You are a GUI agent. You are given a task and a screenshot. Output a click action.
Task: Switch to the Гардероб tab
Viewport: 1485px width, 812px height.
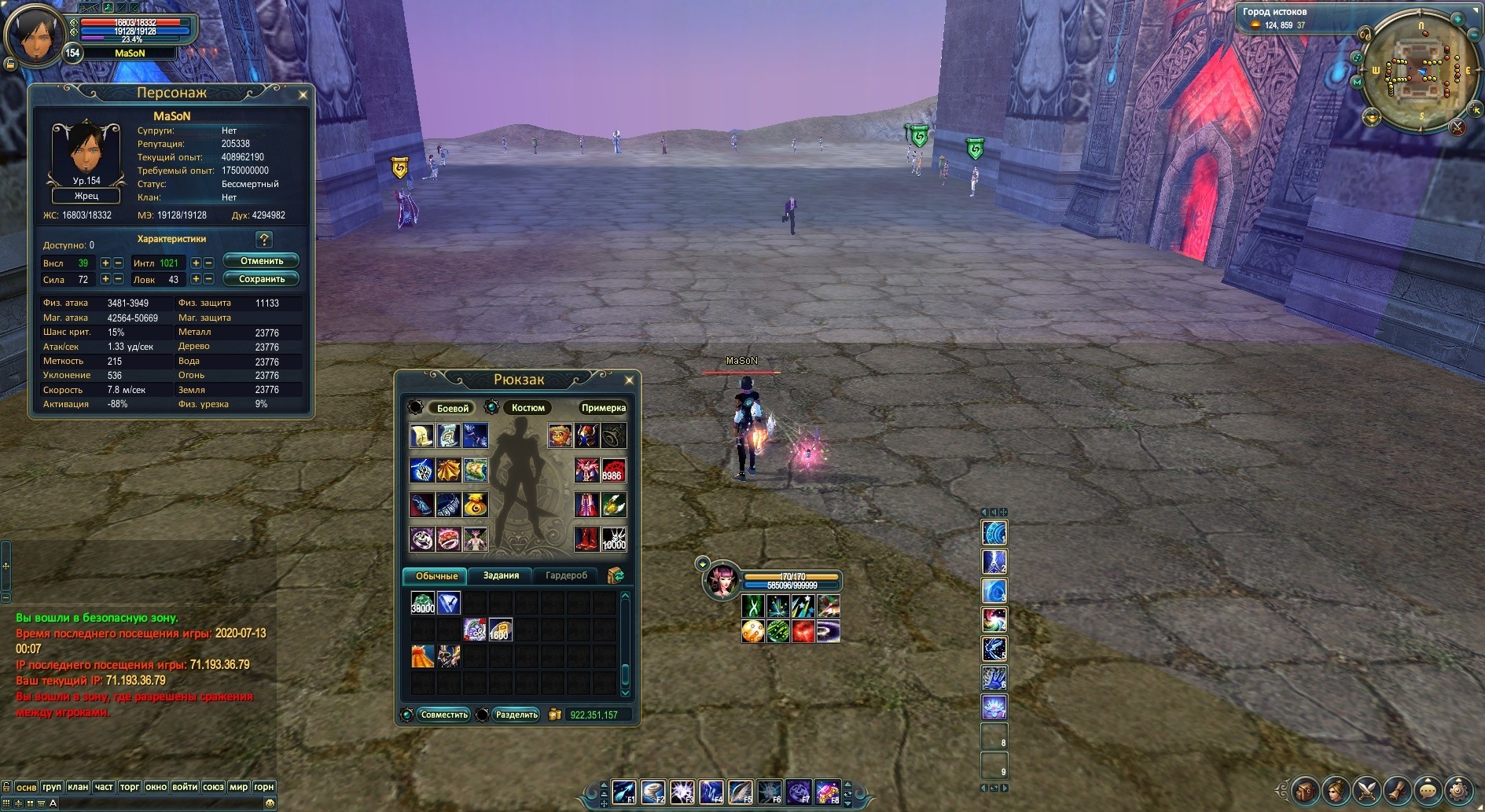point(566,576)
